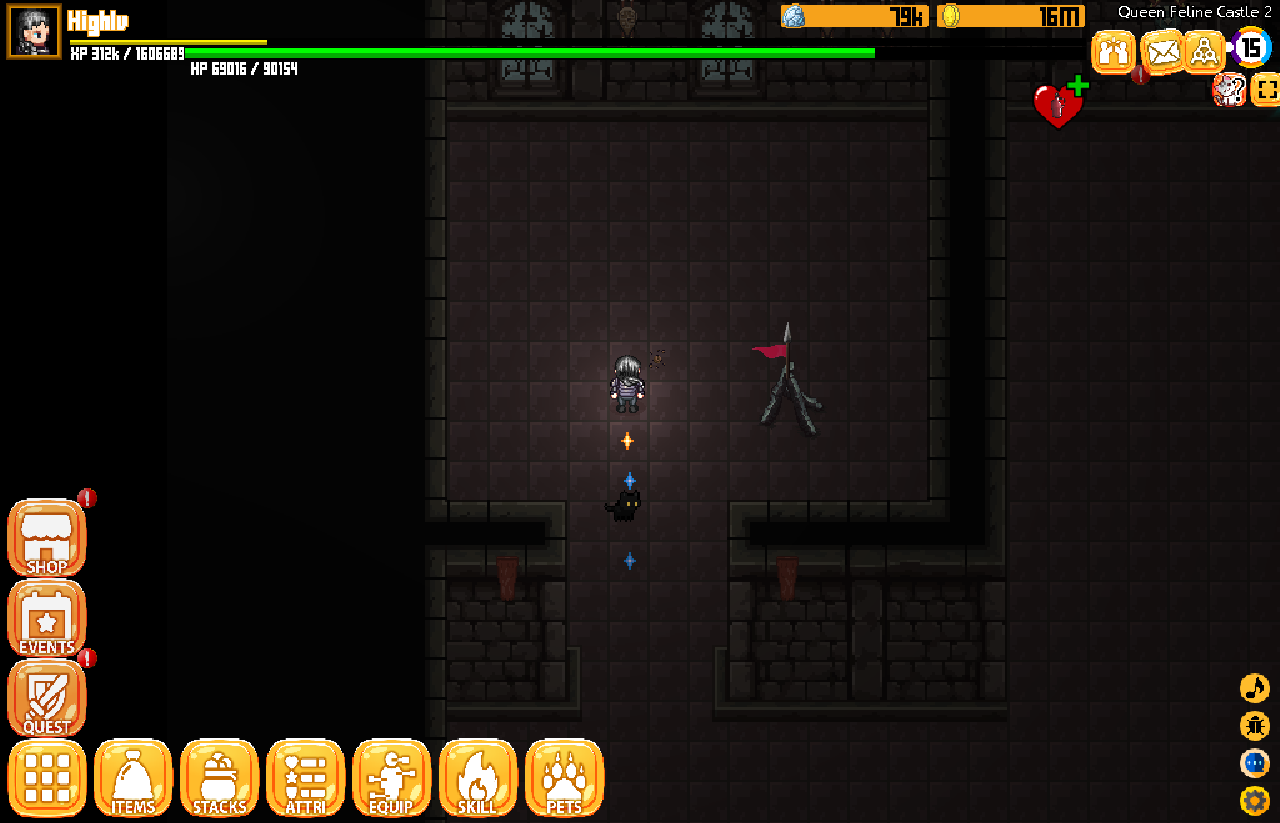
Task: Use the heart health potion button
Action: coord(1058,104)
